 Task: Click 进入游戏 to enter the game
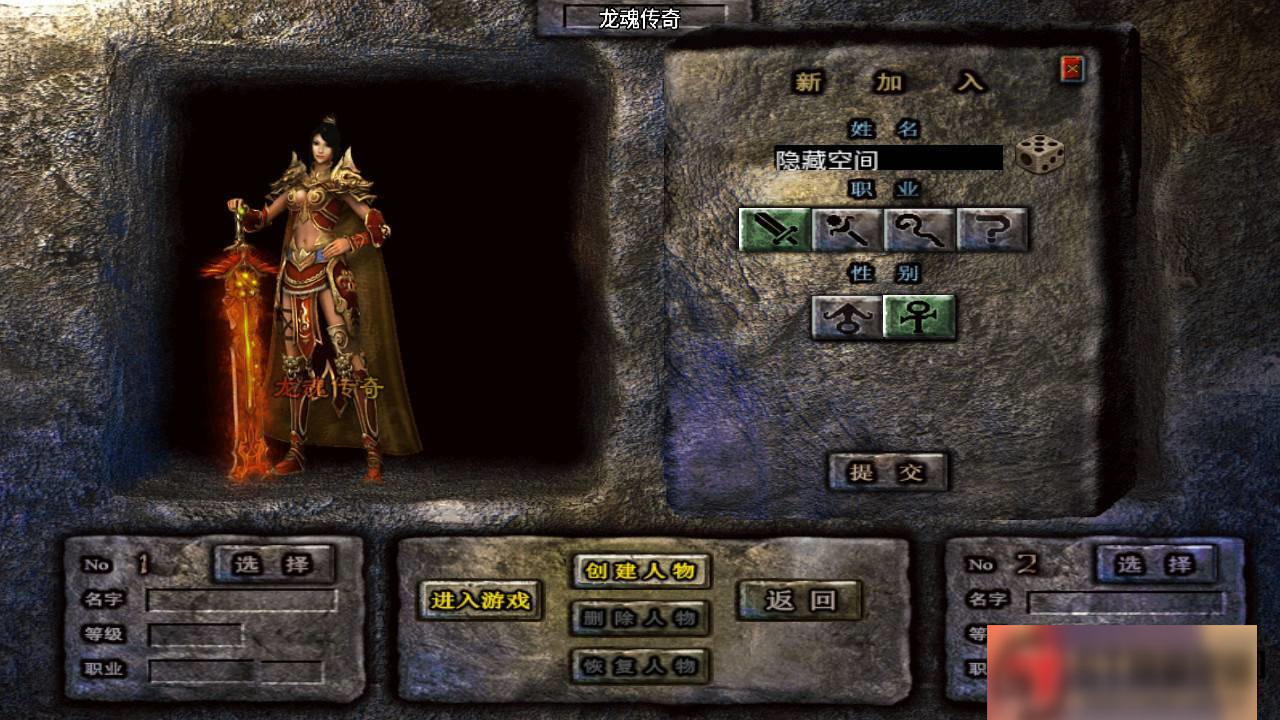[x=482, y=602]
